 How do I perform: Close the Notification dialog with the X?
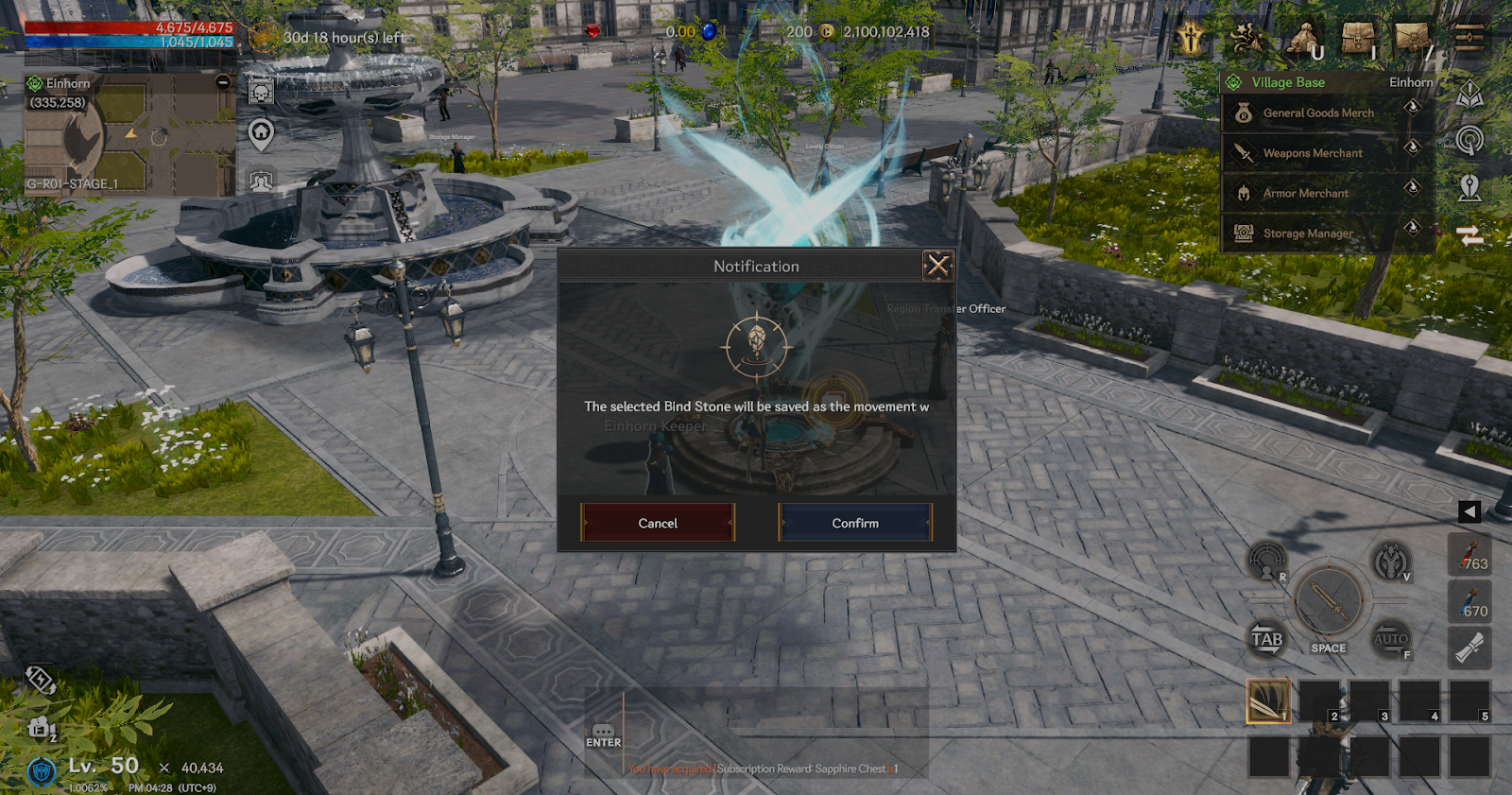click(x=937, y=266)
